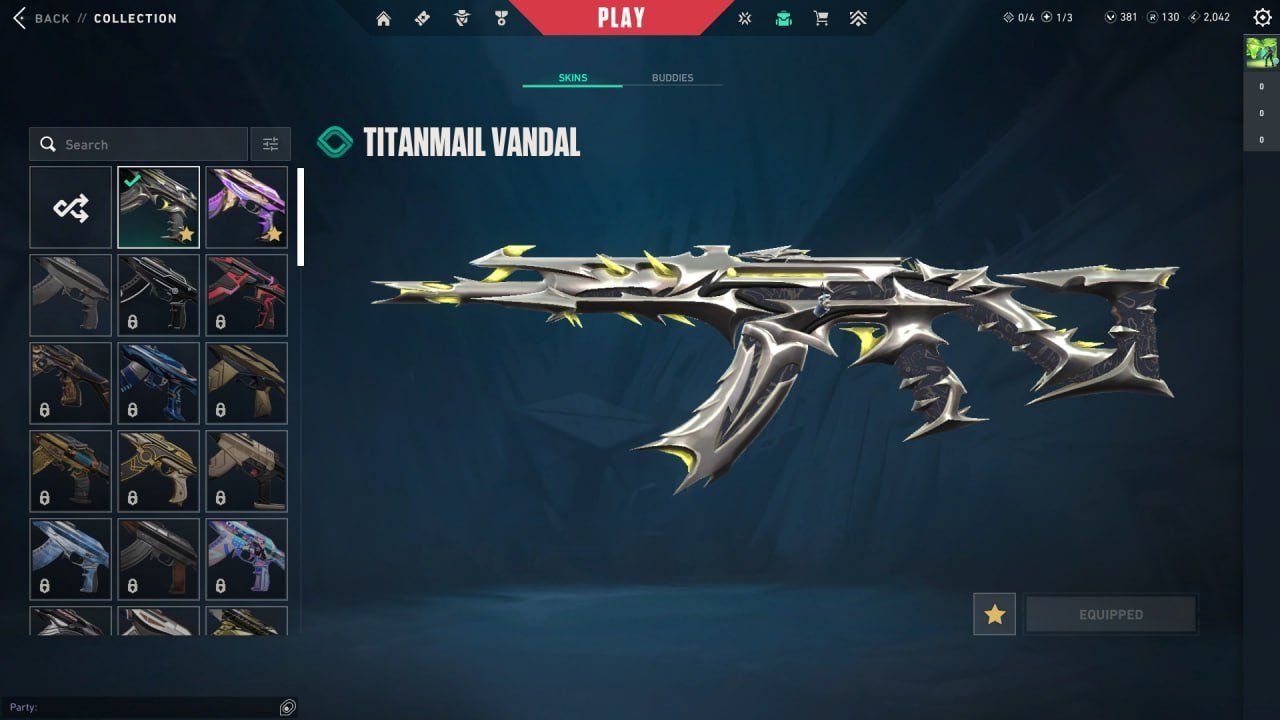This screenshot has height=720, width=1280.
Task: Select the random skin shuffle tile
Action: point(70,206)
